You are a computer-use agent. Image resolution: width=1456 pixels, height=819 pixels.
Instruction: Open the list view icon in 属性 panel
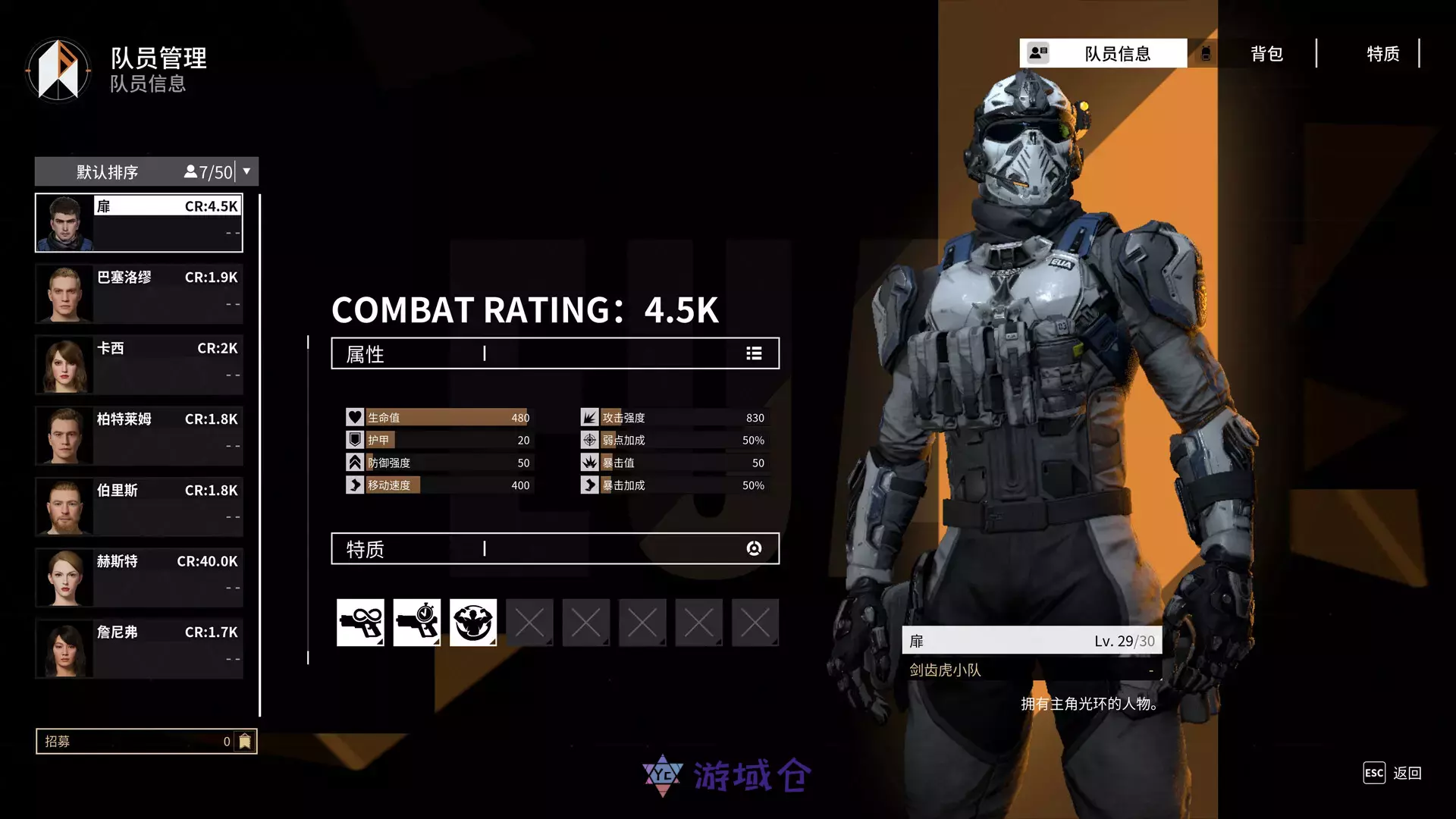coord(753,353)
